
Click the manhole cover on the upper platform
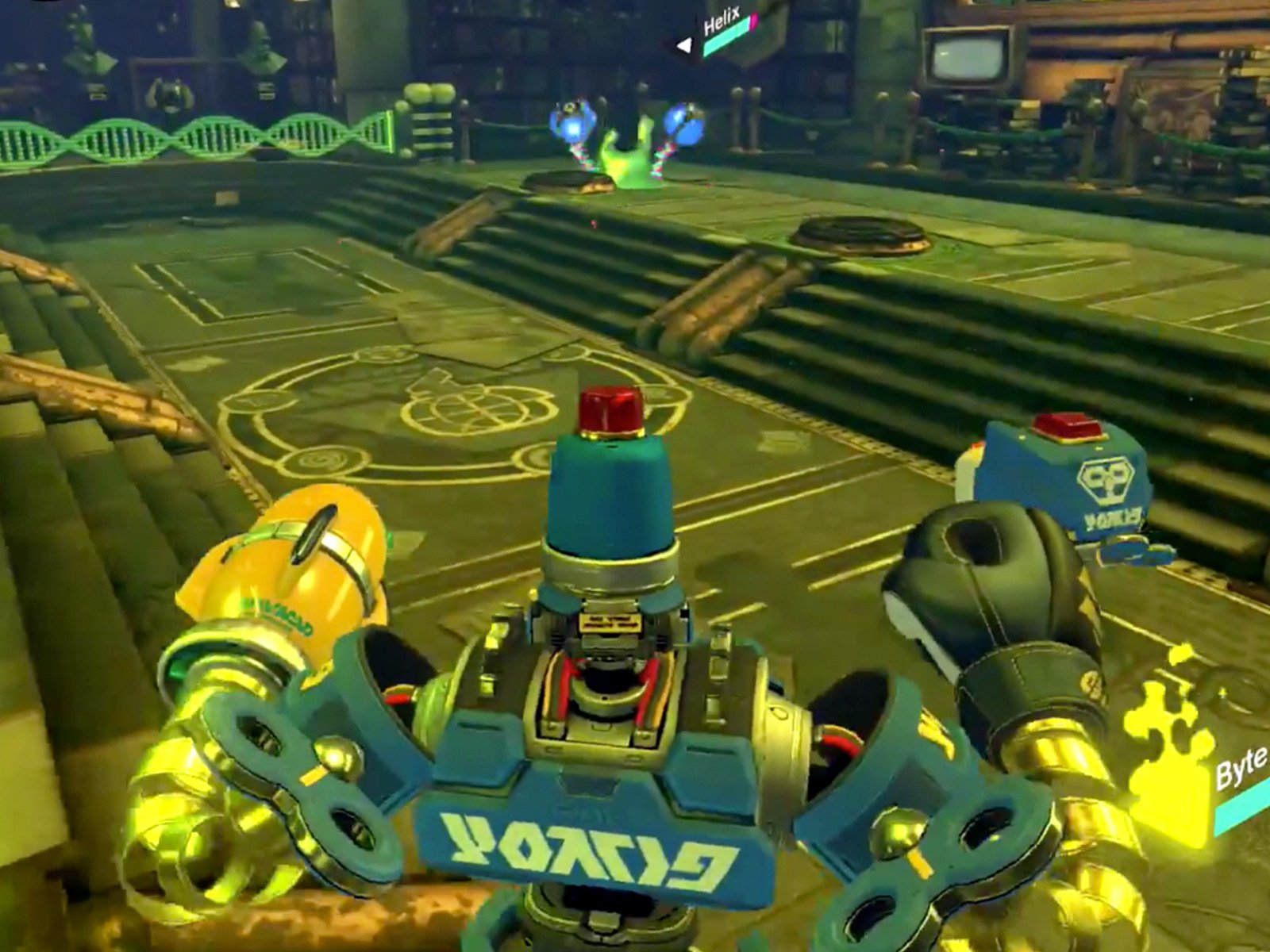(863, 235)
